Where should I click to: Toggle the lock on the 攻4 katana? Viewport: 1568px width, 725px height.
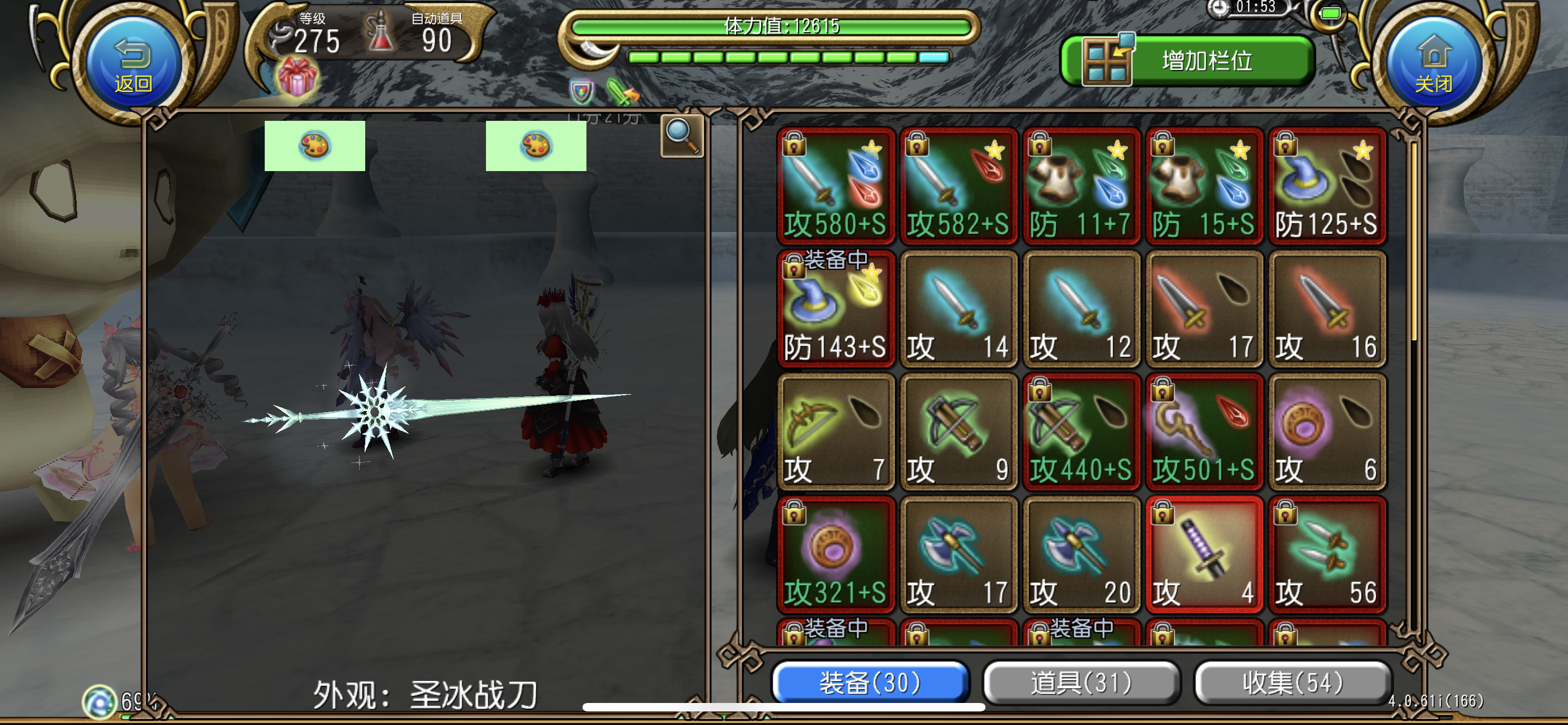1162,514
